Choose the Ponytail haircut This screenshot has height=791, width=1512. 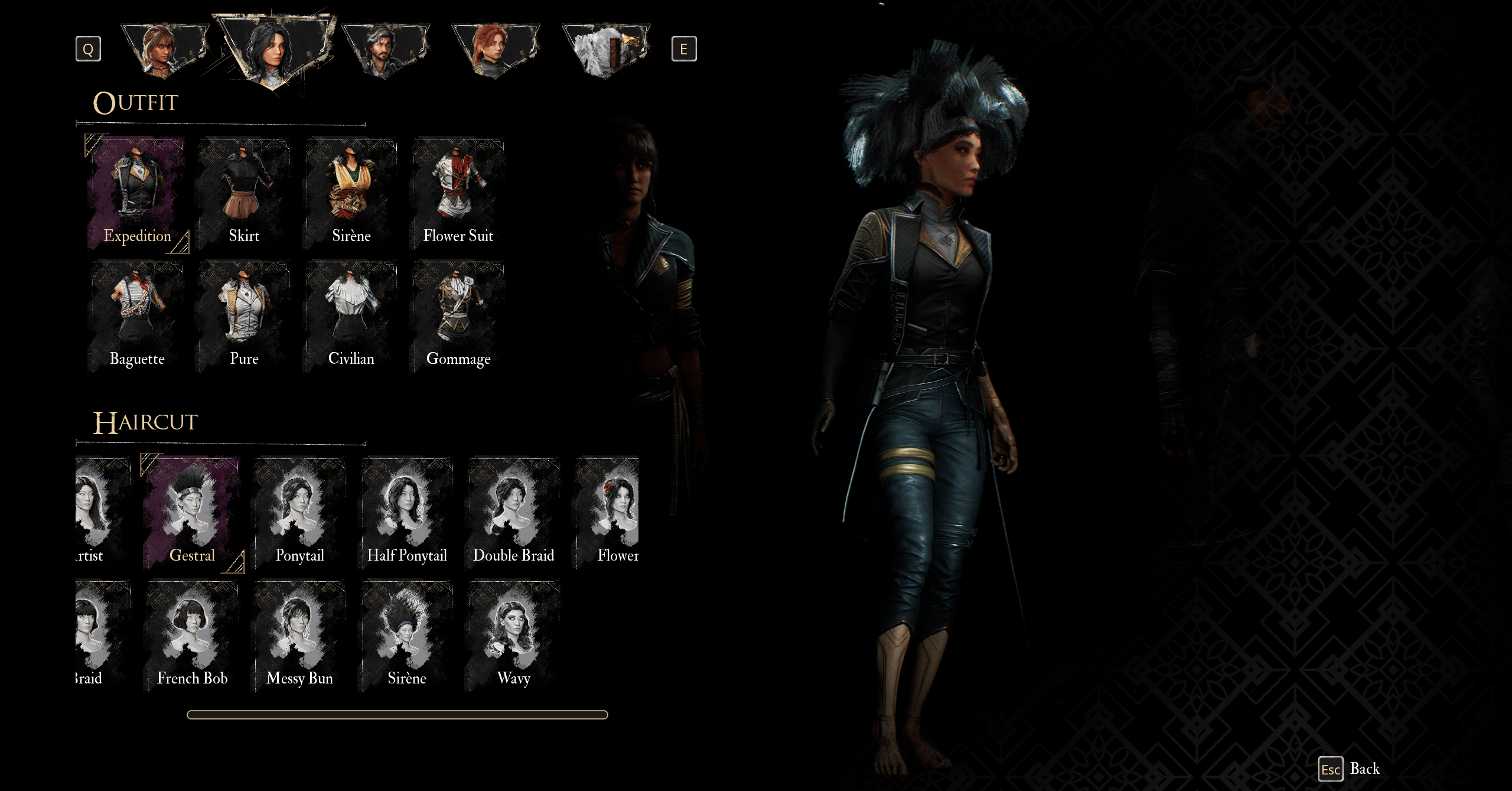tap(299, 513)
